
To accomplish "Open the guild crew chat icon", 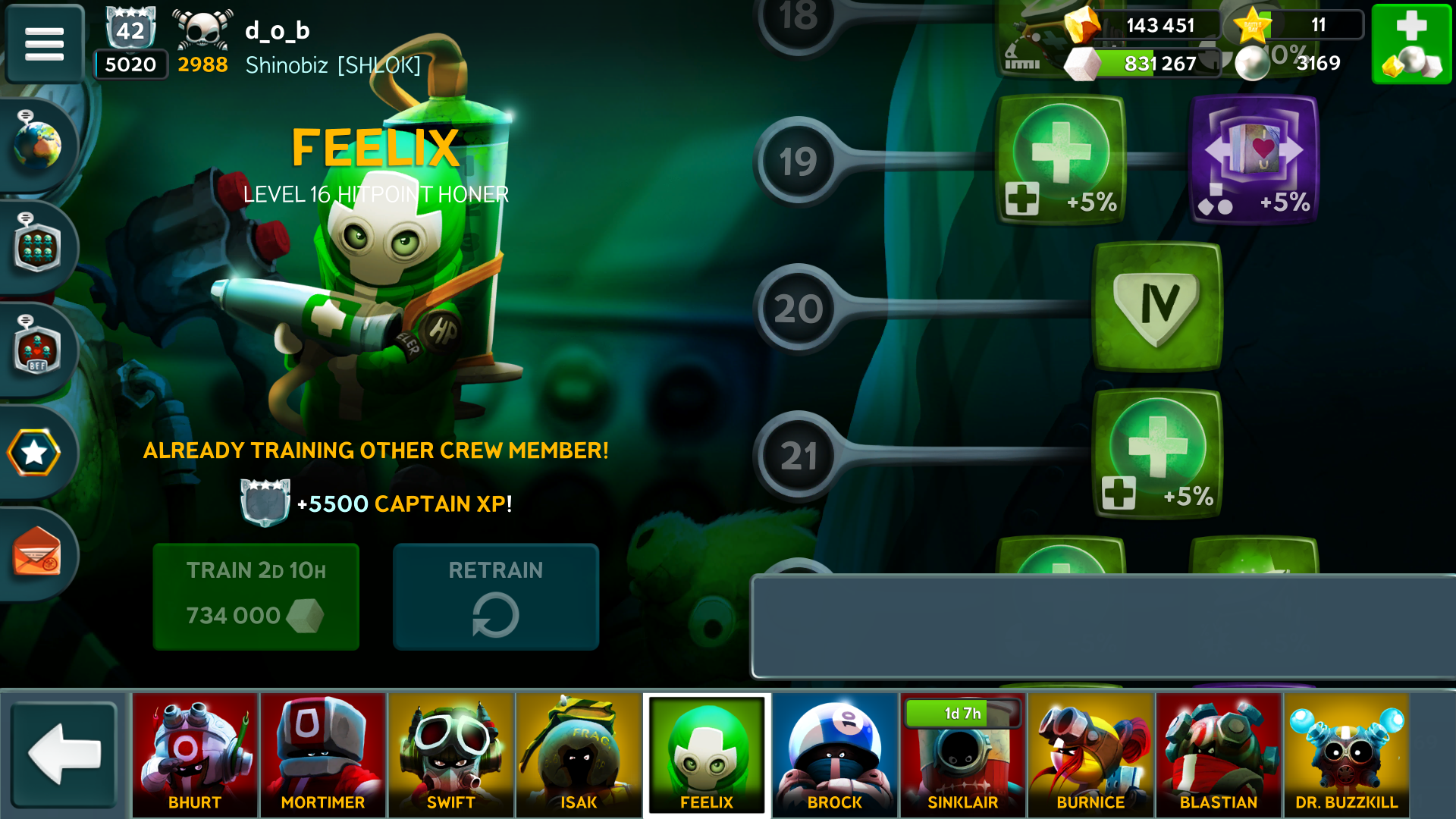I will [36, 247].
